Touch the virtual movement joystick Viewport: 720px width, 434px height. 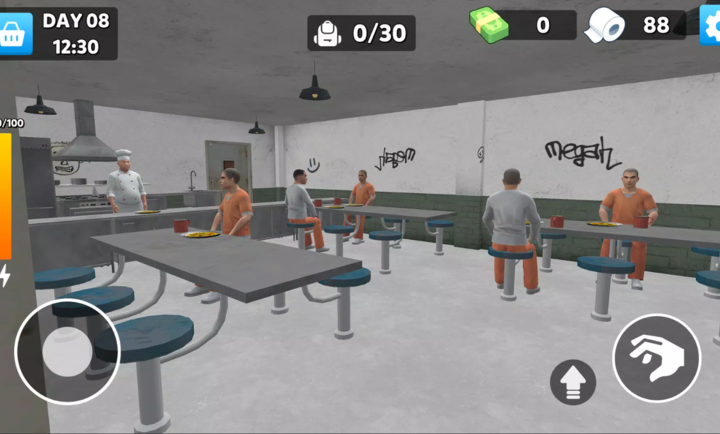point(67,350)
